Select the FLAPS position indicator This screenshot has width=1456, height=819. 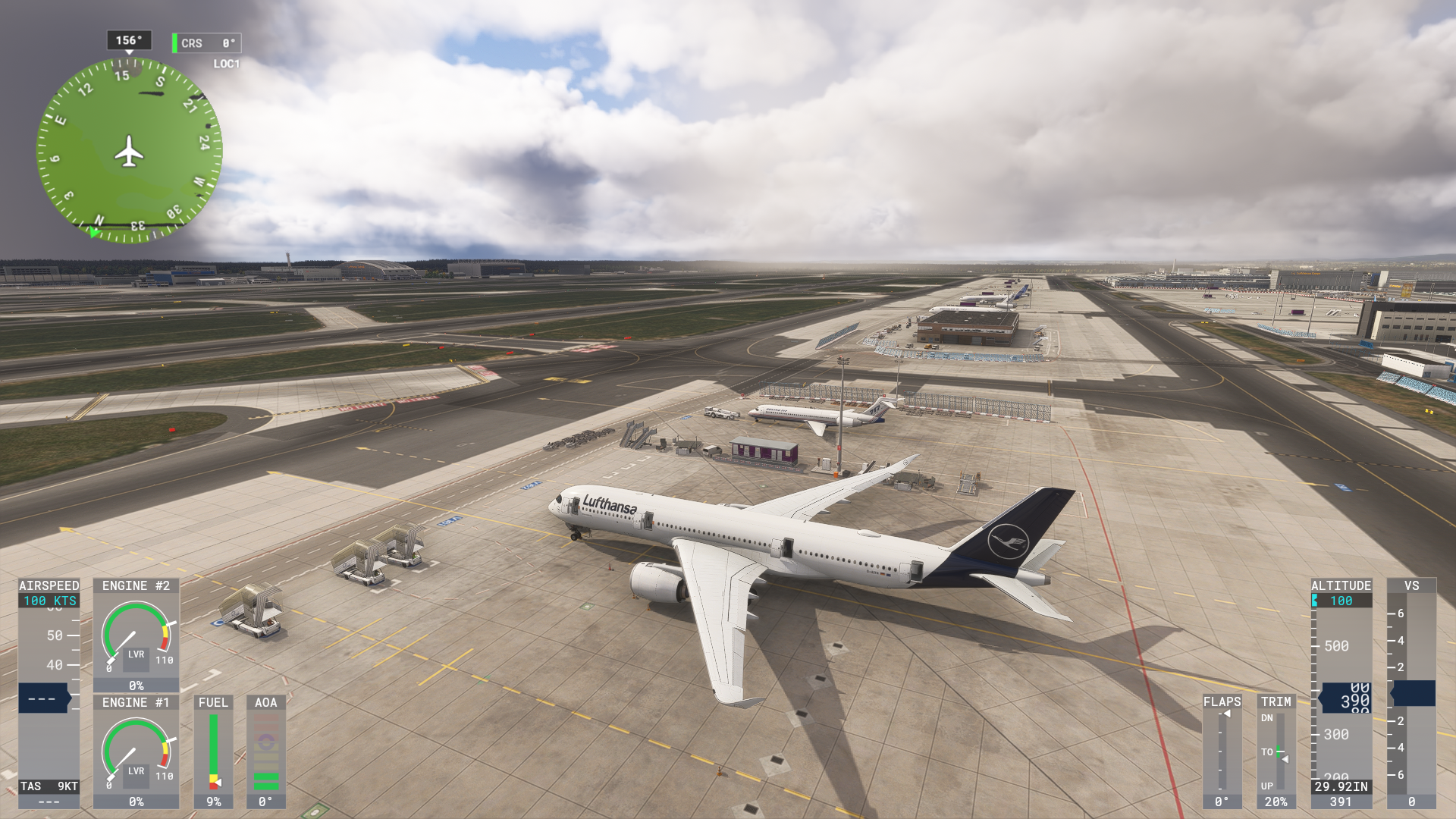point(1222,751)
